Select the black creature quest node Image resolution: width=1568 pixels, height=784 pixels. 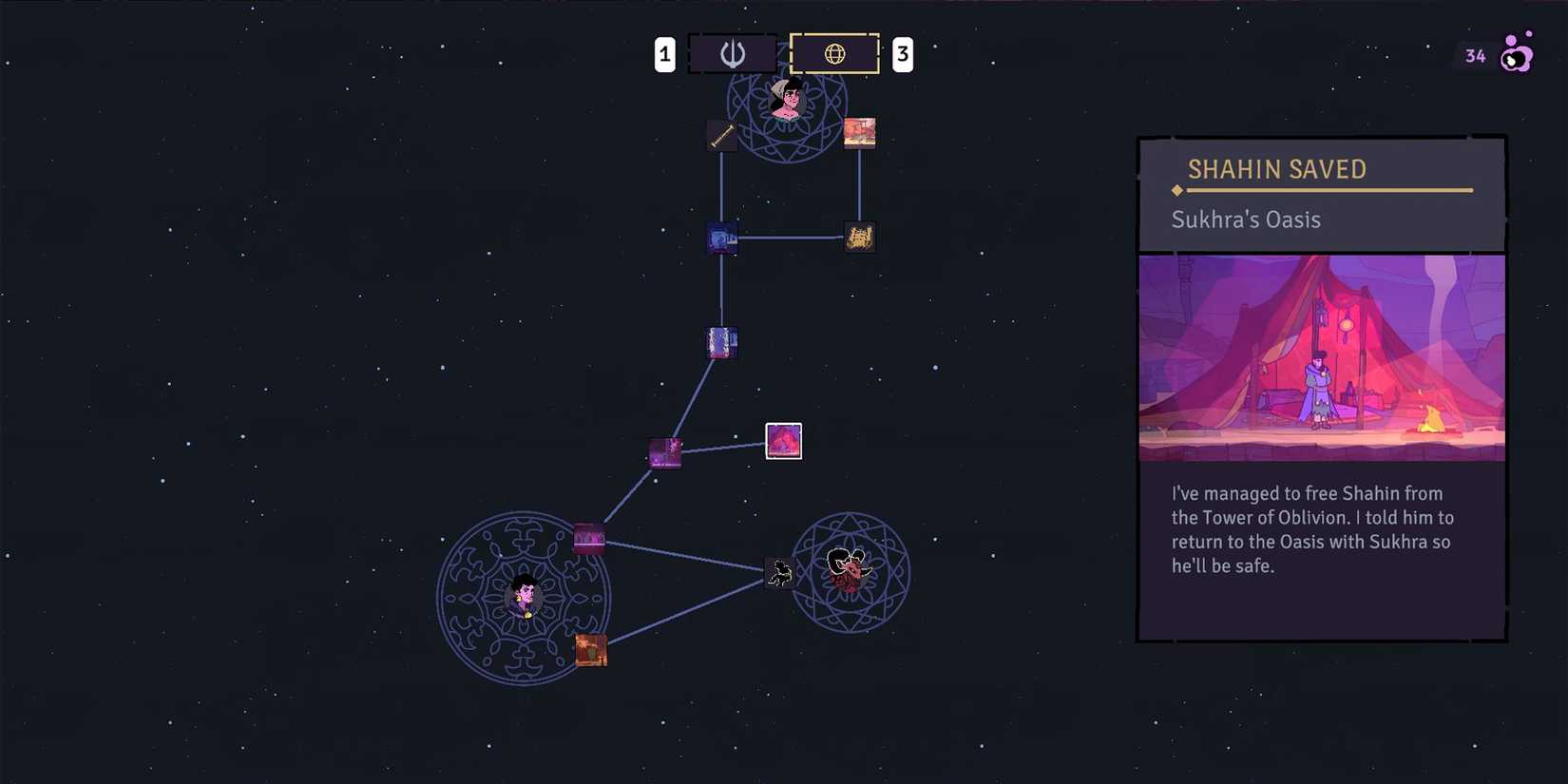coord(780,571)
